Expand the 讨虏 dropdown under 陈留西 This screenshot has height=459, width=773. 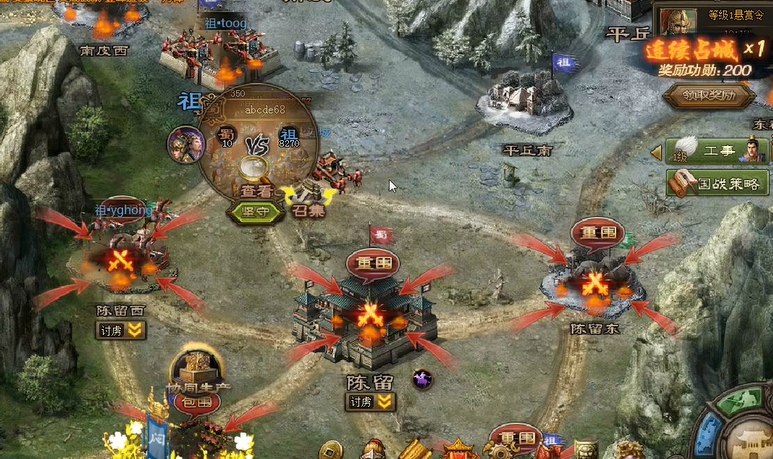pos(121,330)
